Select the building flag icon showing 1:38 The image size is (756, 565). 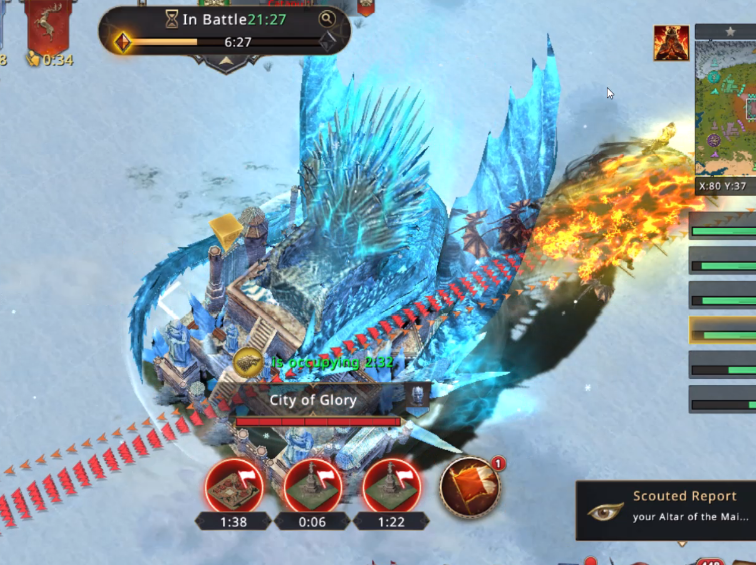point(233,487)
